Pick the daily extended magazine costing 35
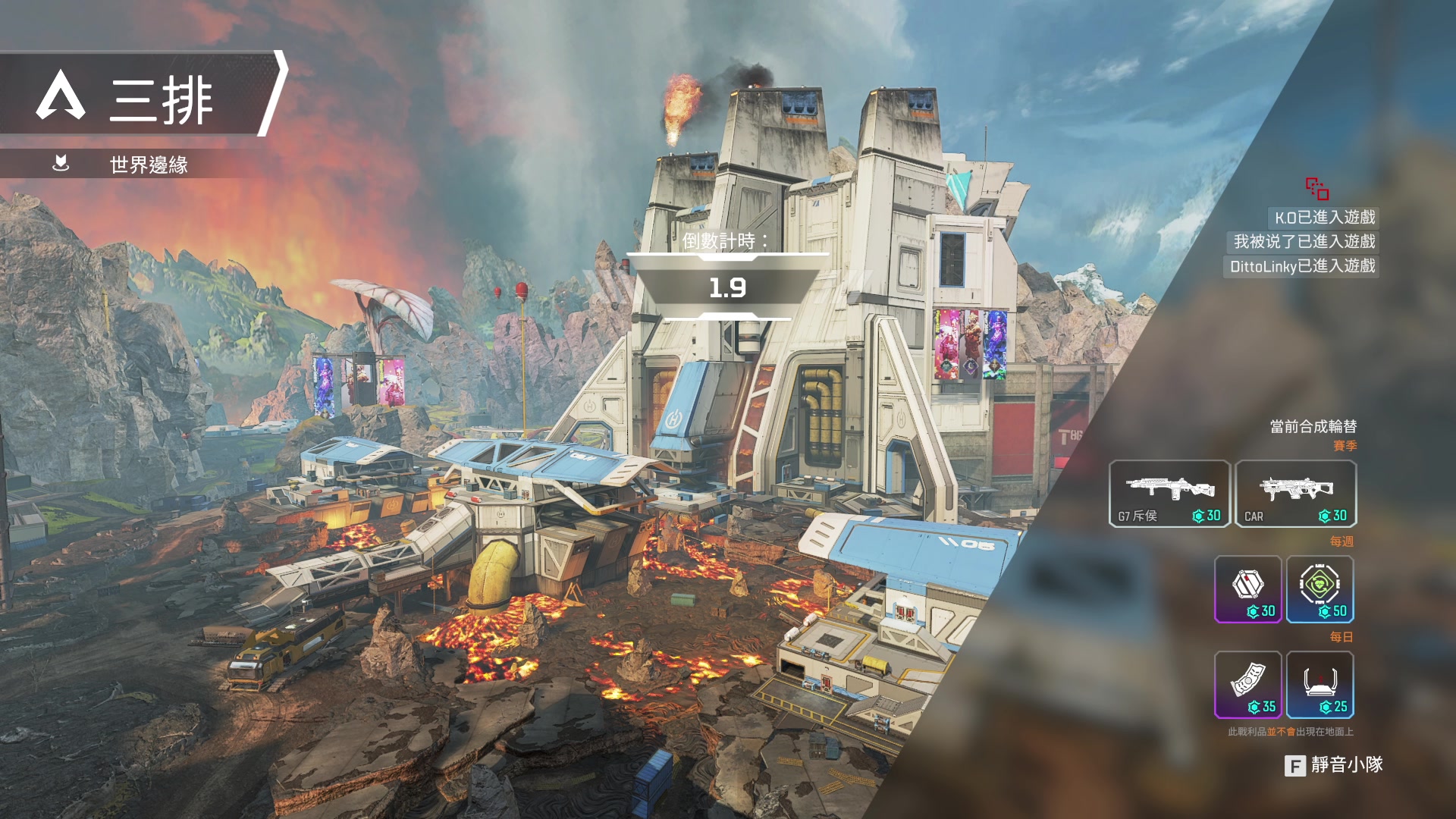 pos(1248,685)
